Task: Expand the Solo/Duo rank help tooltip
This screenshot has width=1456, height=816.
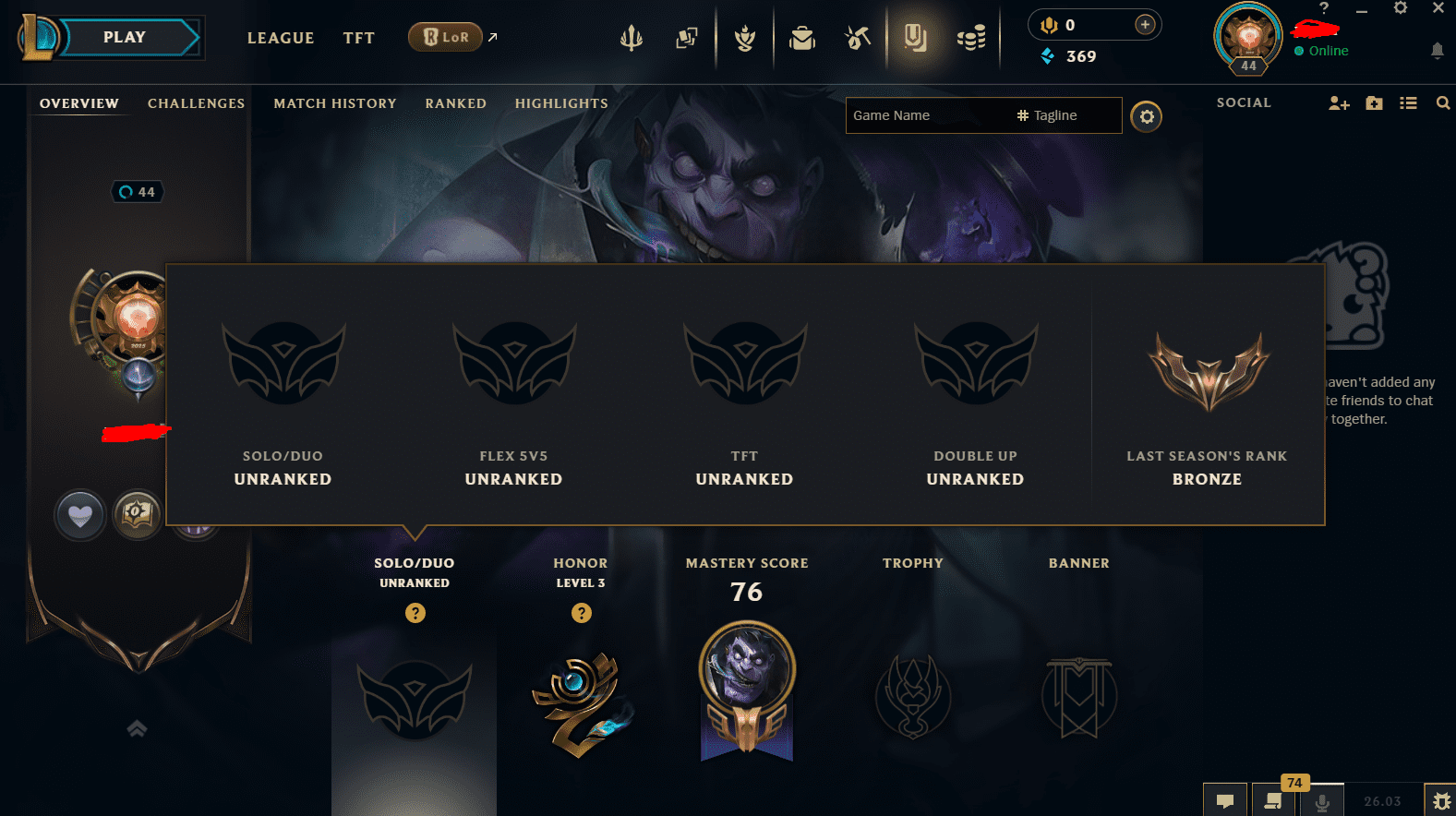Action: click(x=415, y=612)
